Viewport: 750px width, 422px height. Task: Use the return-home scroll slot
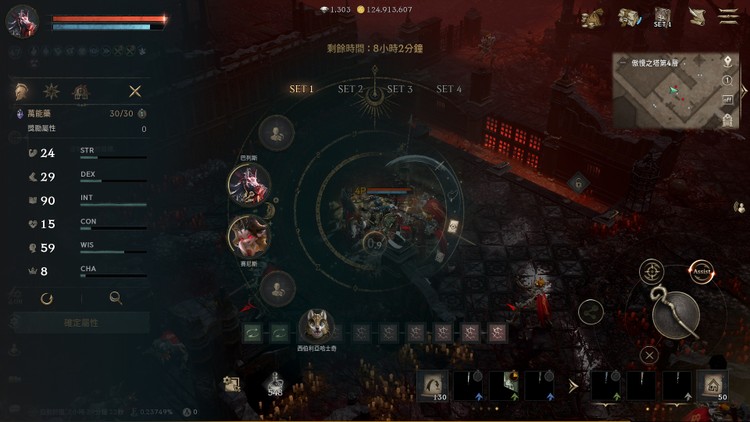714,385
